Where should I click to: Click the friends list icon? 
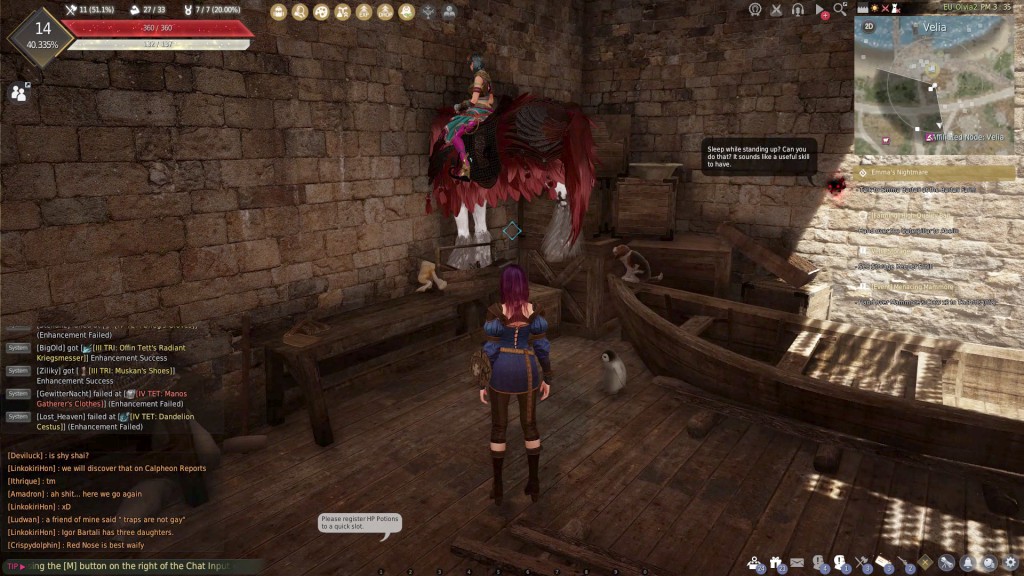pyautogui.click(x=19, y=93)
